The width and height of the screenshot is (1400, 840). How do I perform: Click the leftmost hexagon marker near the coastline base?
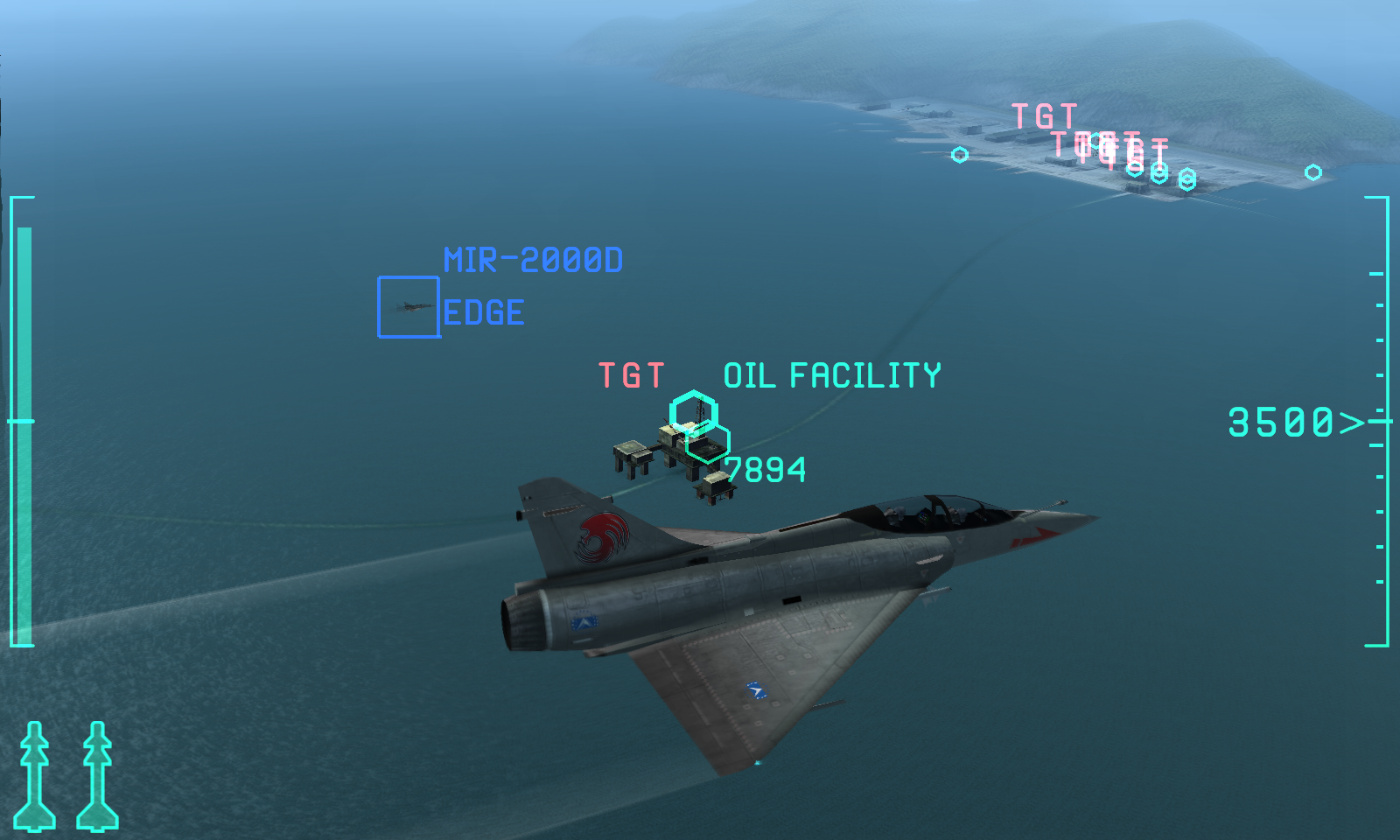click(959, 153)
